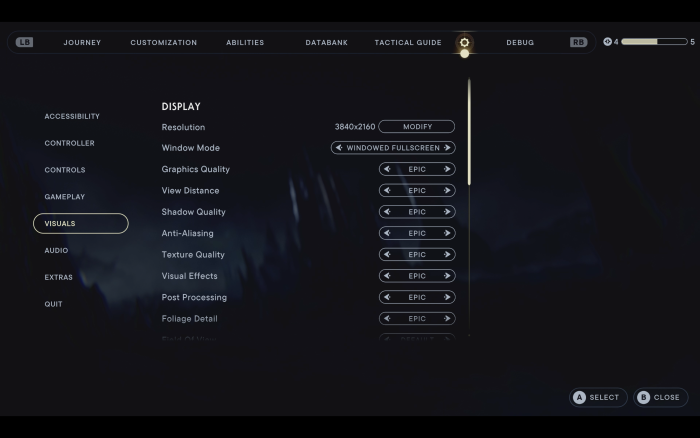Open the Databank tab
This screenshot has height=438, width=700.
click(x=327, y=43)
